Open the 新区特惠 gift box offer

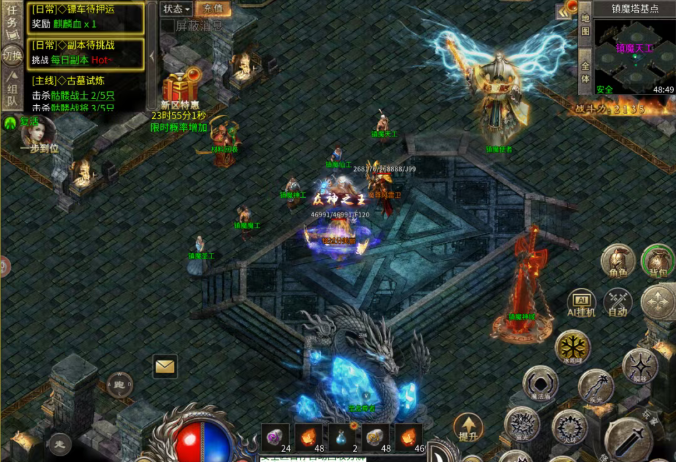[181, 88]
